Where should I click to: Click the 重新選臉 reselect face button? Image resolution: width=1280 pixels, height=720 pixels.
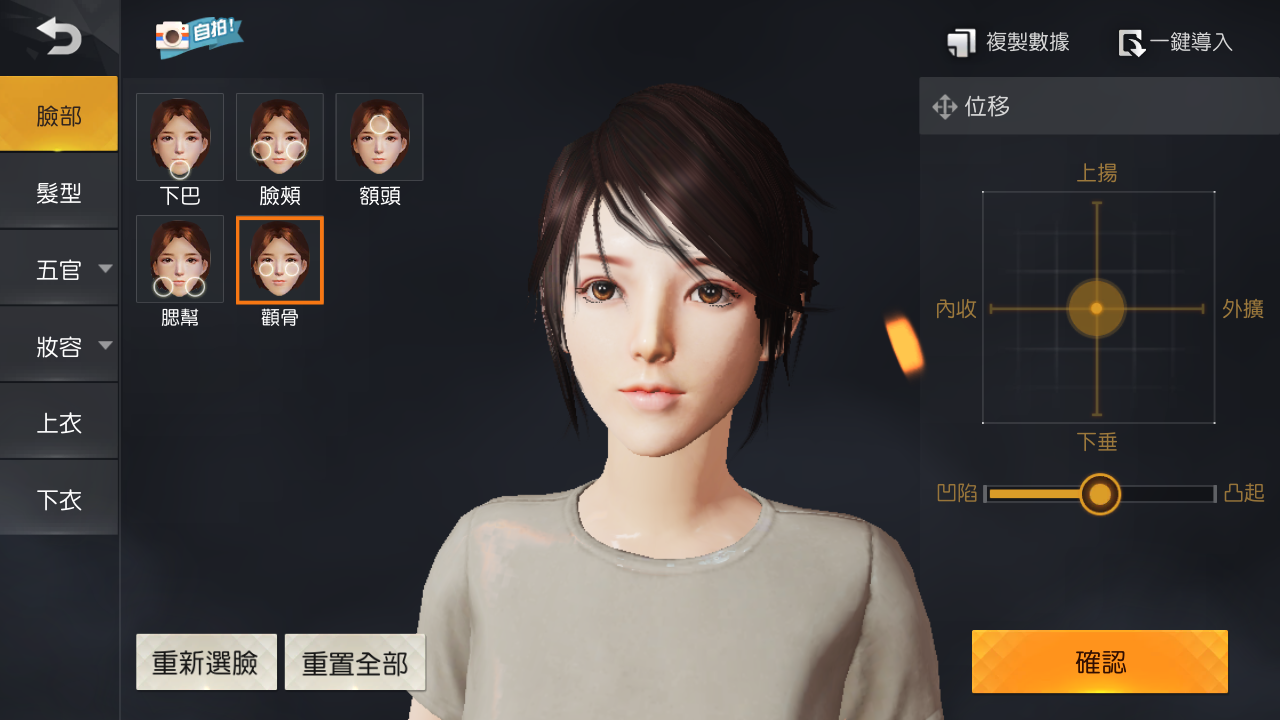206,661
